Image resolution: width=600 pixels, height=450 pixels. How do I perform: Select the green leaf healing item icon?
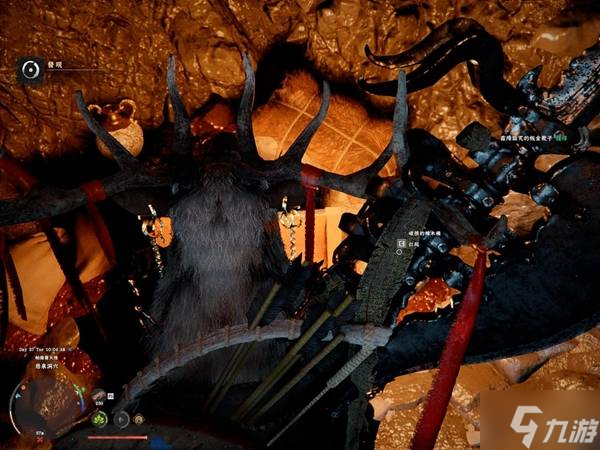(101, 420)
